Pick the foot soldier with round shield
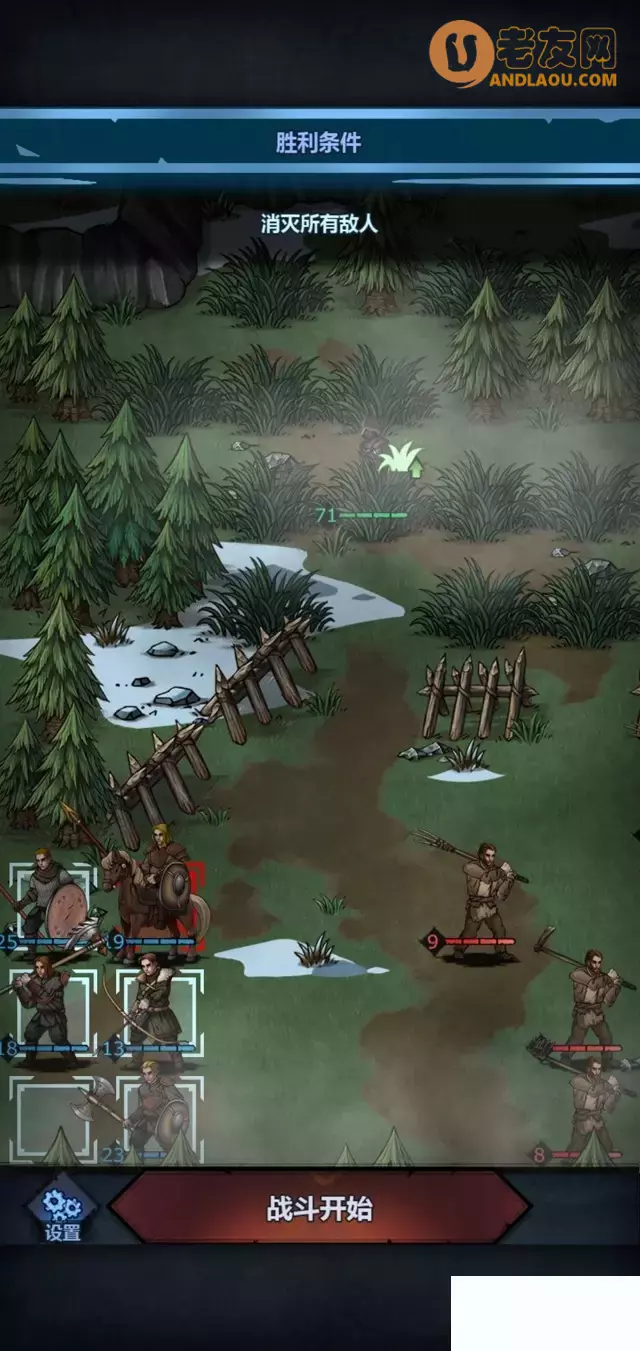 coord(48,900)
